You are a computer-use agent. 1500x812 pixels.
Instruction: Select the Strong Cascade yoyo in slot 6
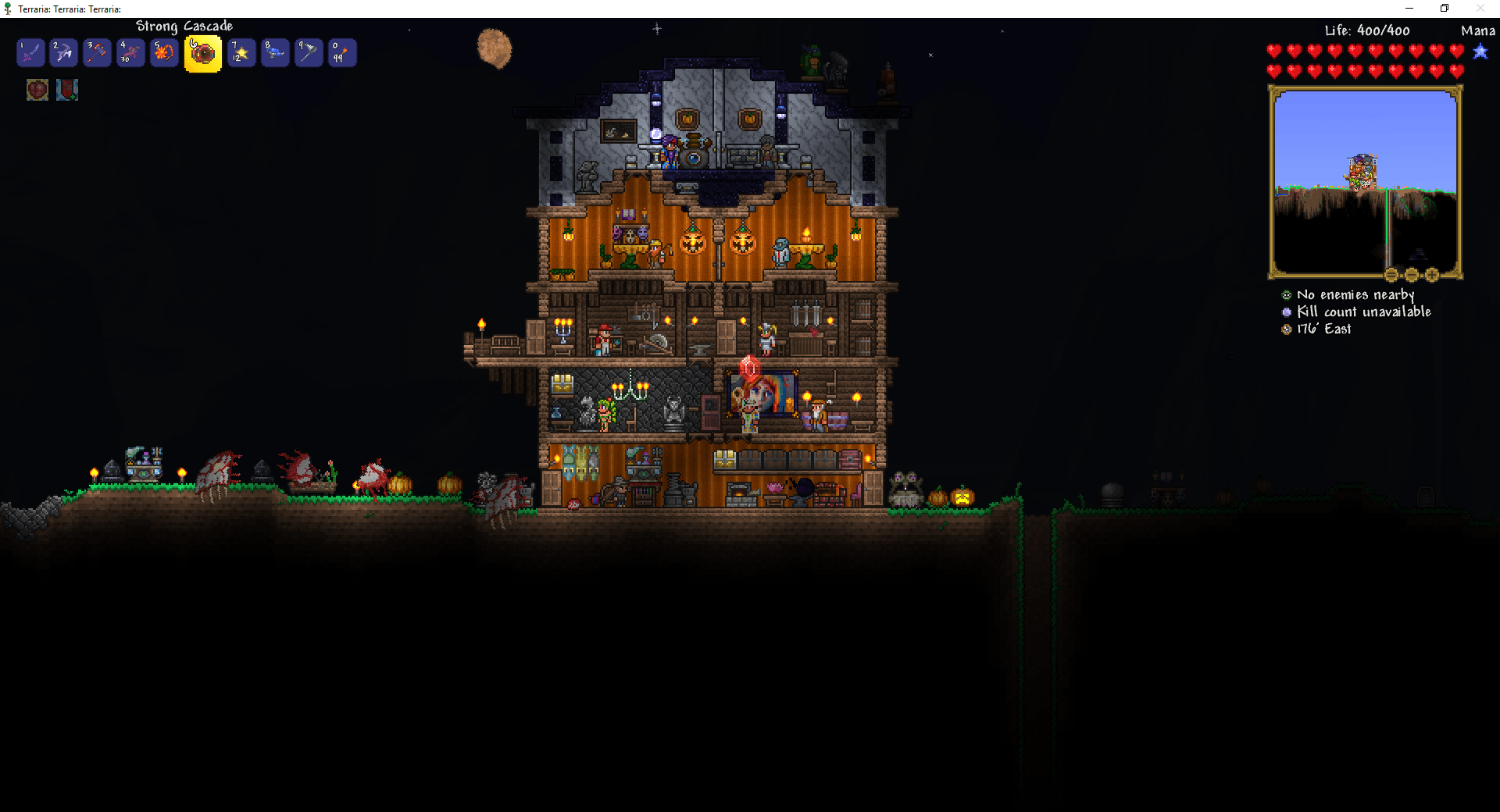coord(202,52)
